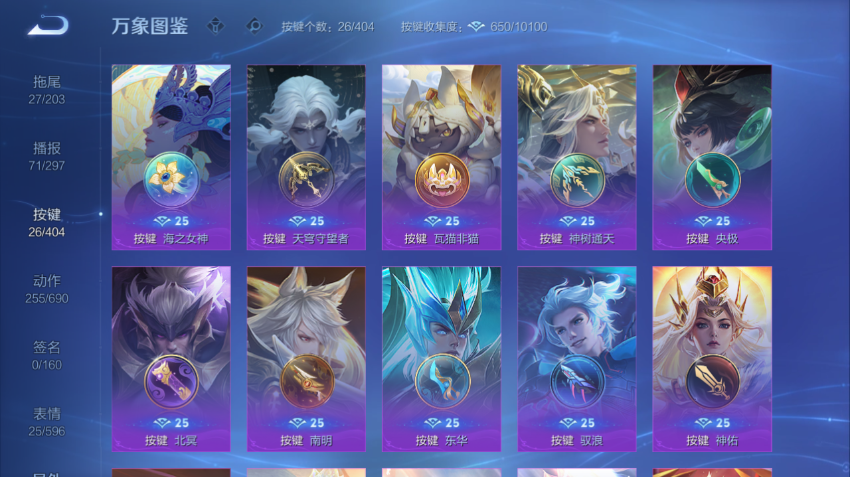Image resolution: width=850 pixels, height=477 pixels.
Task: Go back using the top-left arrow
Action: (x=48, y=25)
